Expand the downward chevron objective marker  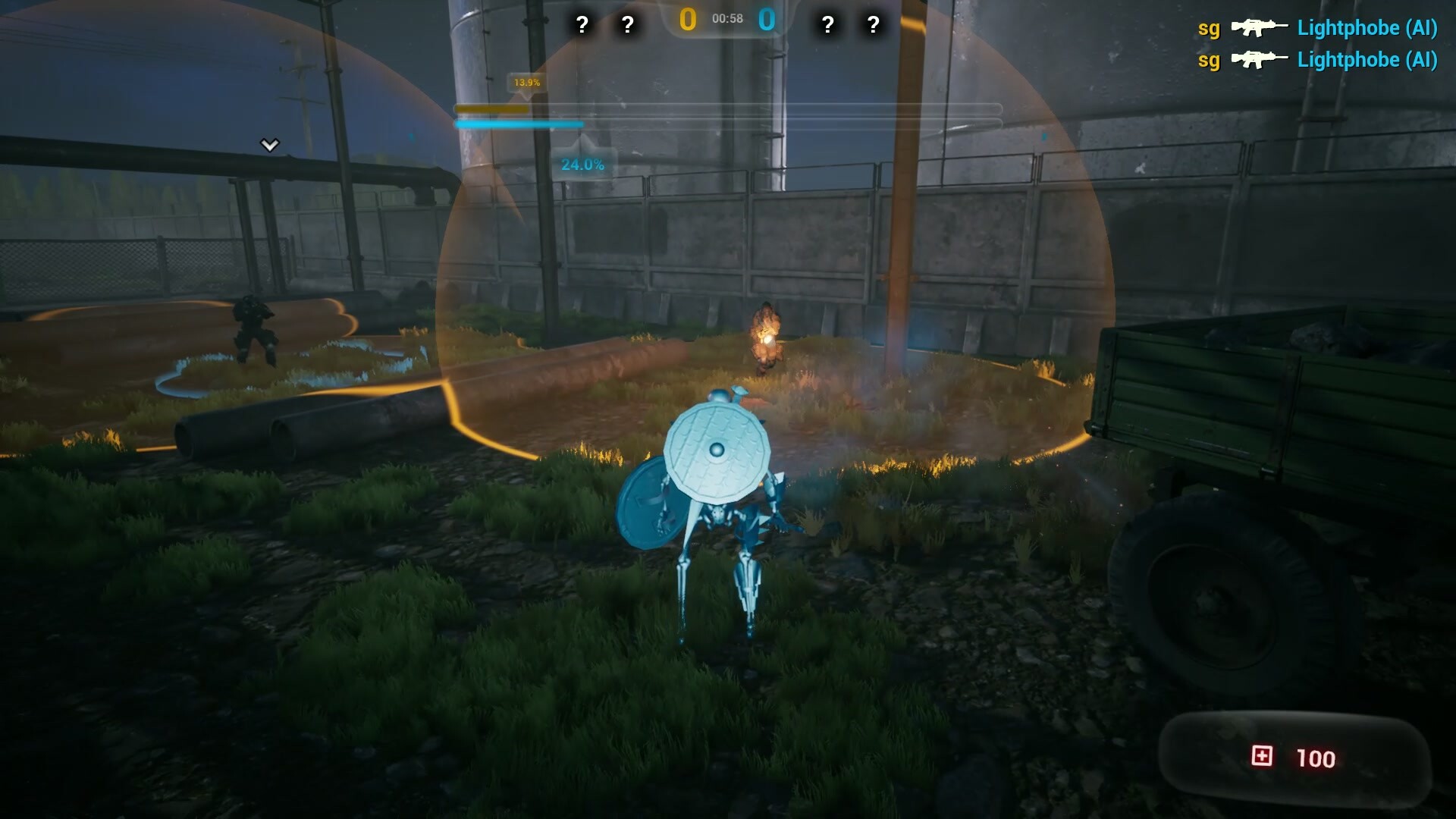[x=269, y=144]
